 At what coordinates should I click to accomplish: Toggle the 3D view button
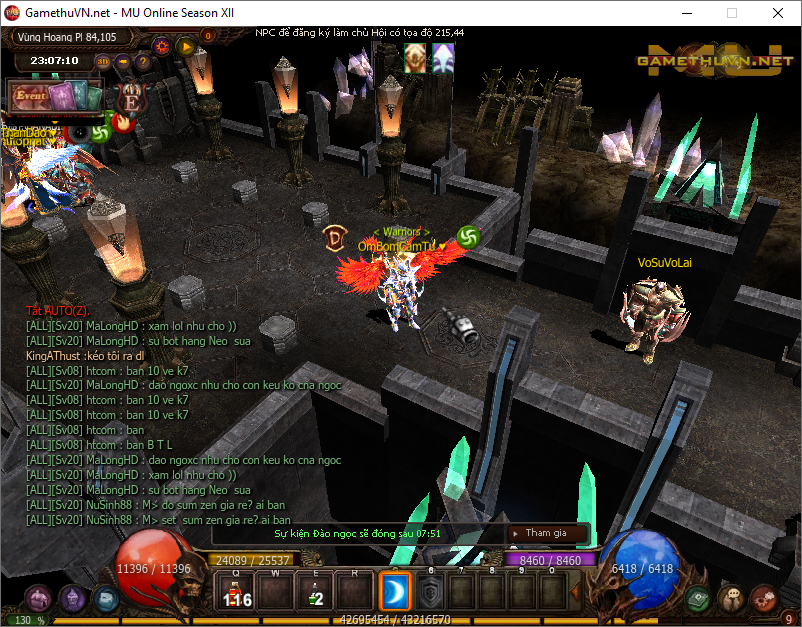pos(103,61)
